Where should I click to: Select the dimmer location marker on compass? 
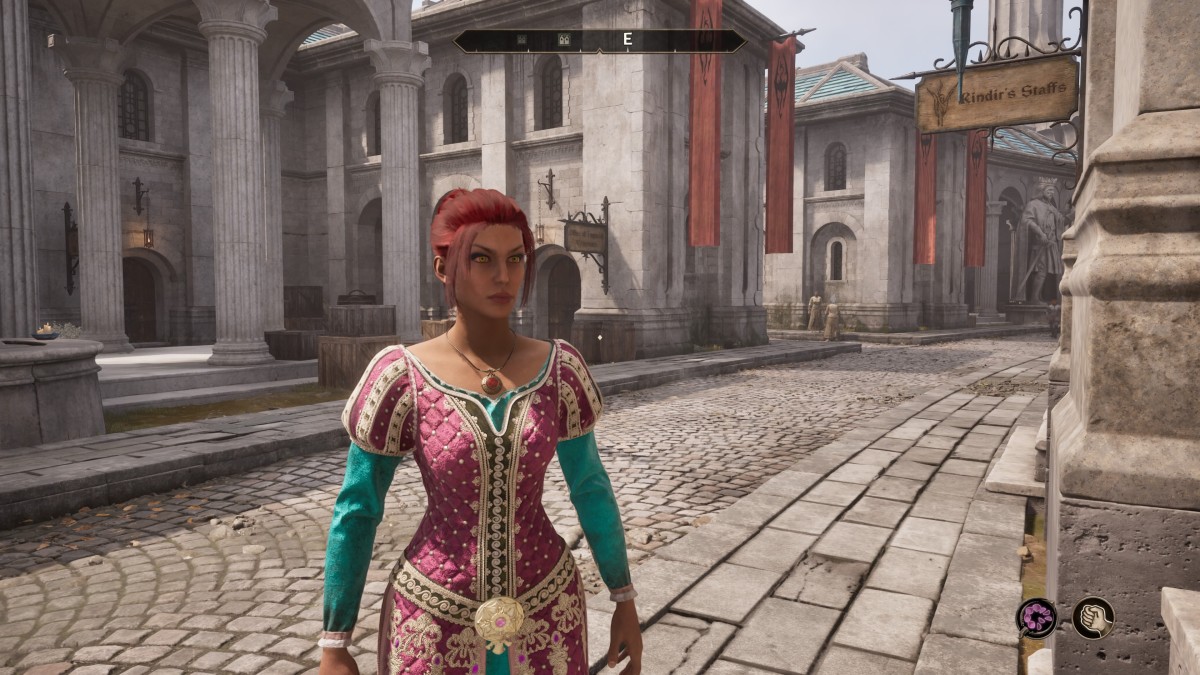tap(521, 41)
